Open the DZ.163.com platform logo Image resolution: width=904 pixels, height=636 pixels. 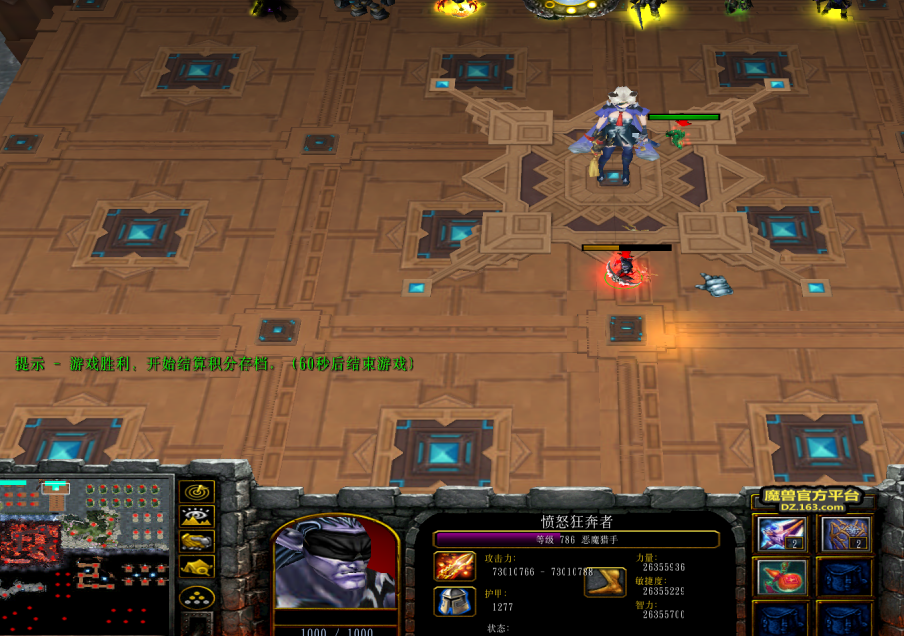(x=812, y=500)
